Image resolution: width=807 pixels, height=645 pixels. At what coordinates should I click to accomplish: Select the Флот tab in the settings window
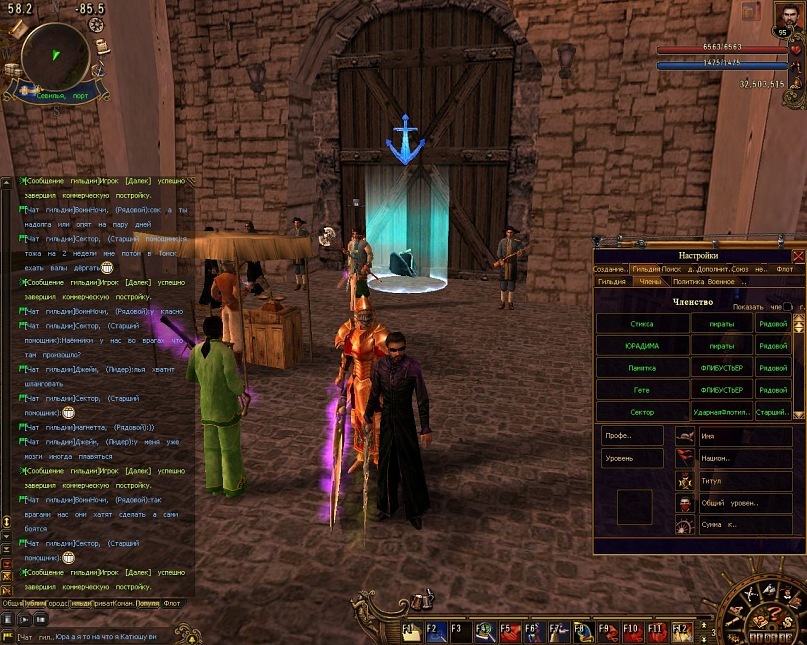(785, 269)
